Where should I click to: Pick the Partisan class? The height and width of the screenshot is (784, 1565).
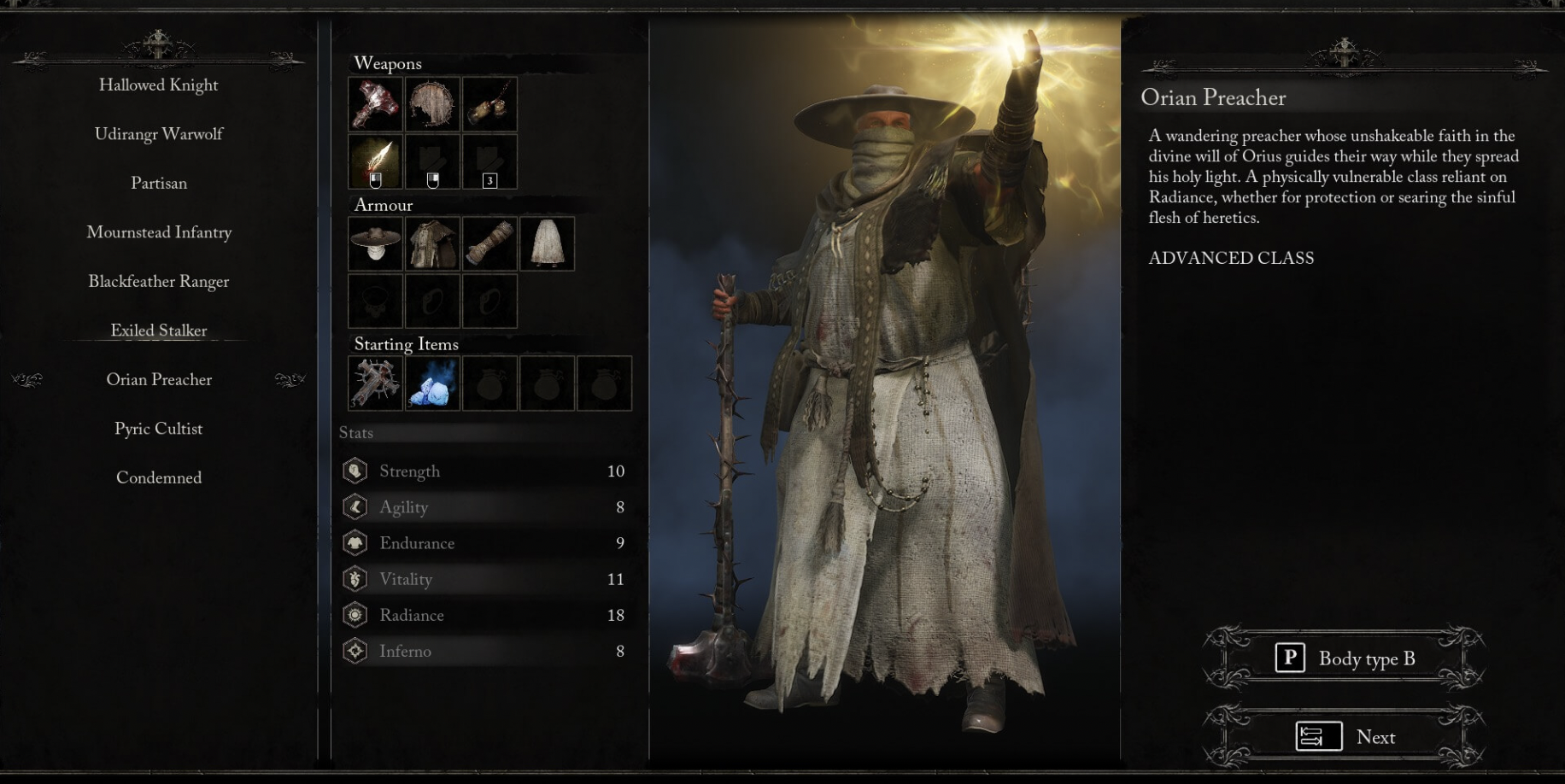pos(158,184)
